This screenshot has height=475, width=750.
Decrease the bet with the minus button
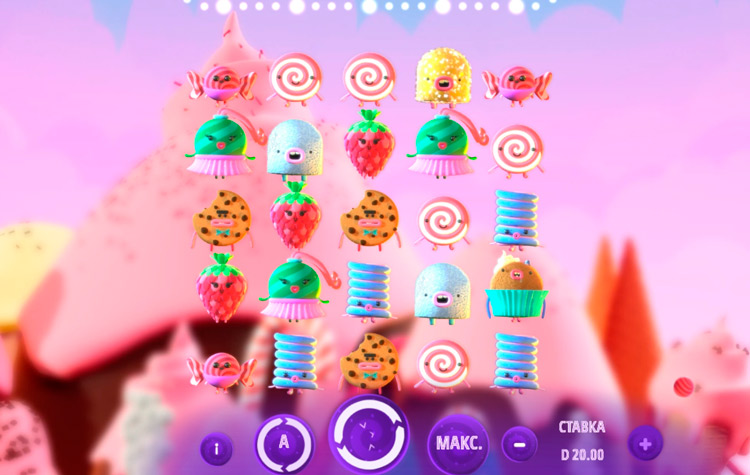[x=519, y=442]
